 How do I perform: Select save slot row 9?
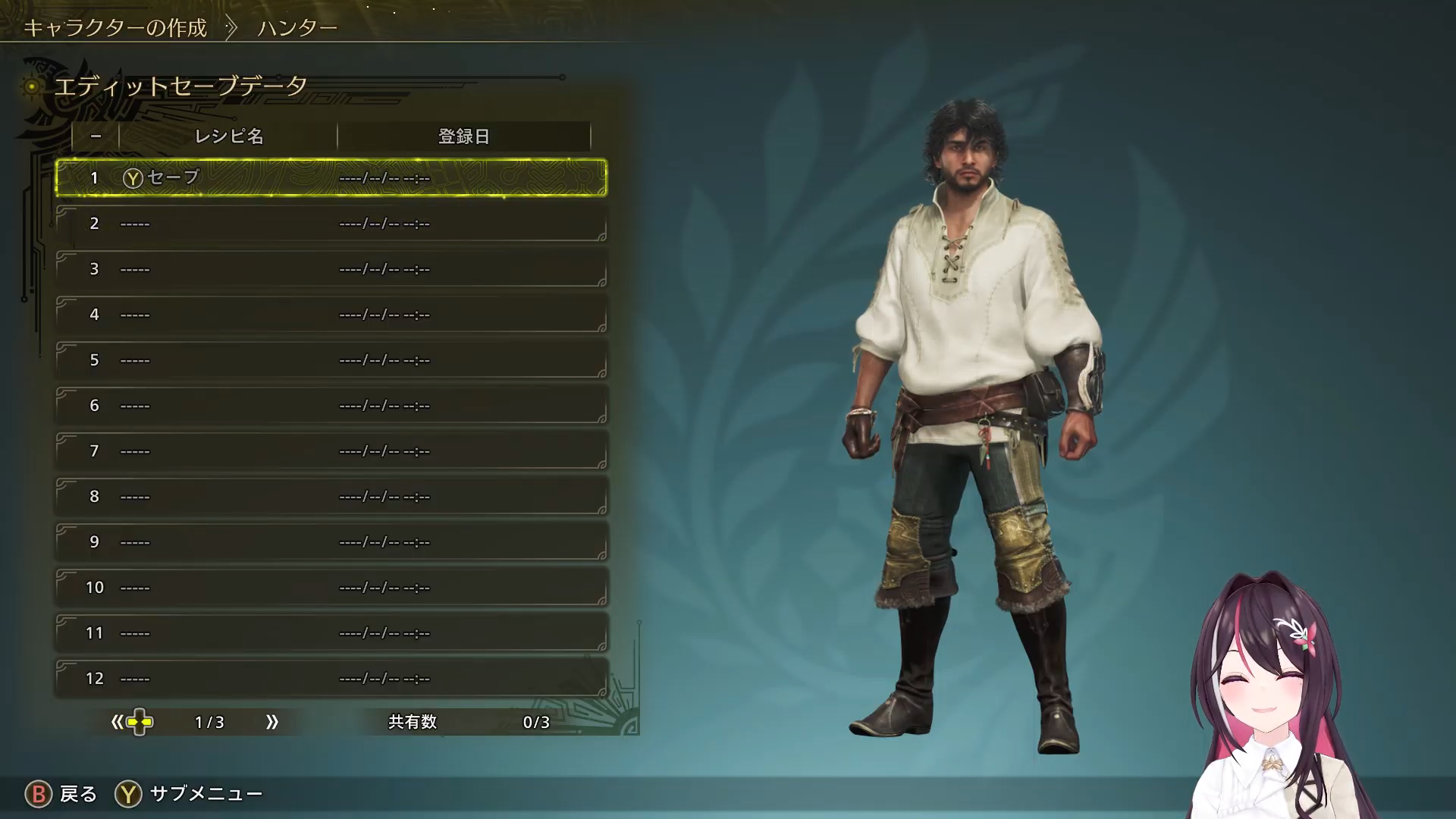point(331,541)
